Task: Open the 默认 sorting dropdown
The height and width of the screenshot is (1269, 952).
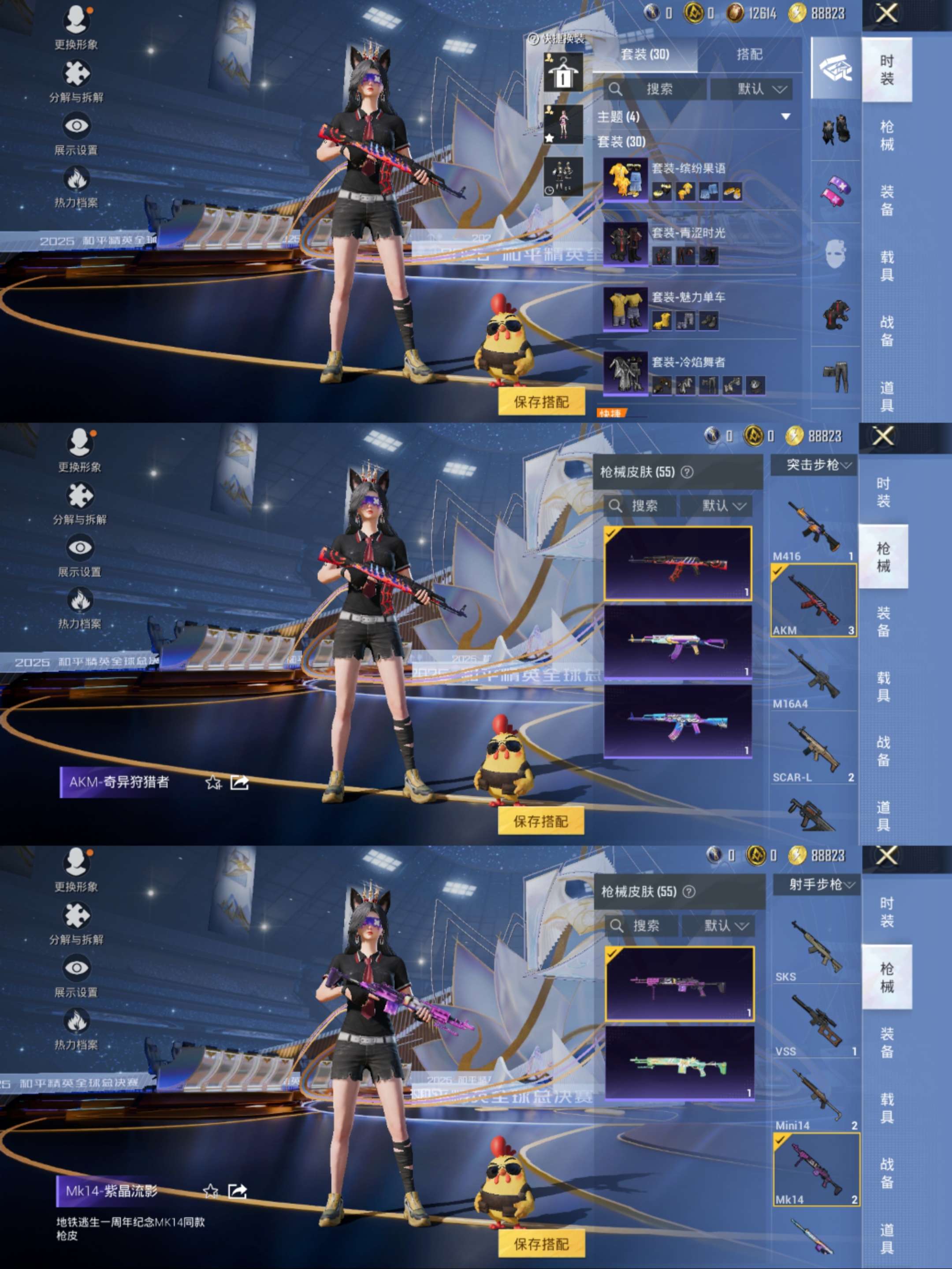Action: pyautogui.click(x=752, y=89)
